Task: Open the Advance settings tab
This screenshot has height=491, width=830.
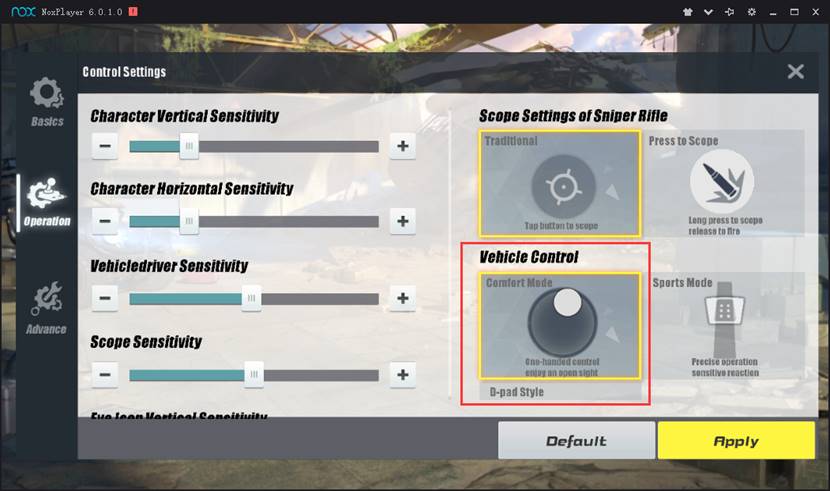Action: pos(47,308)
